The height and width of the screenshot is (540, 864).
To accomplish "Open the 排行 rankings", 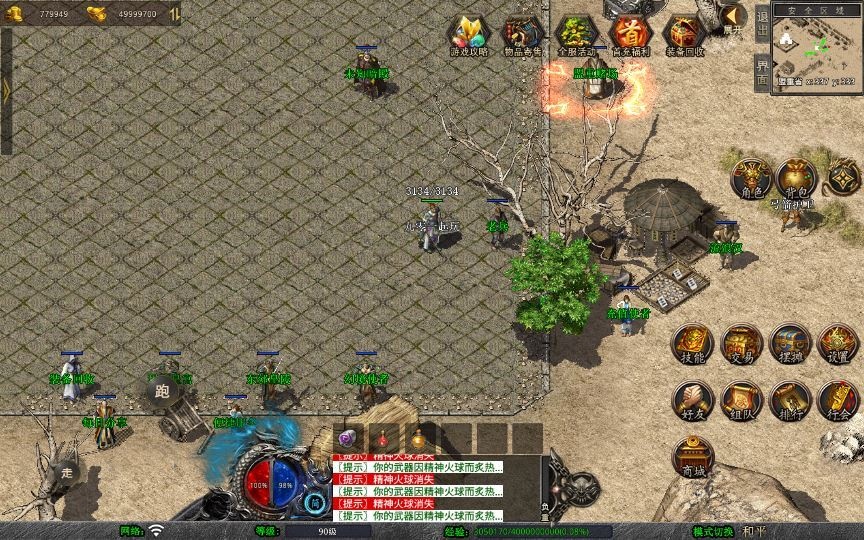I will 790,400.
